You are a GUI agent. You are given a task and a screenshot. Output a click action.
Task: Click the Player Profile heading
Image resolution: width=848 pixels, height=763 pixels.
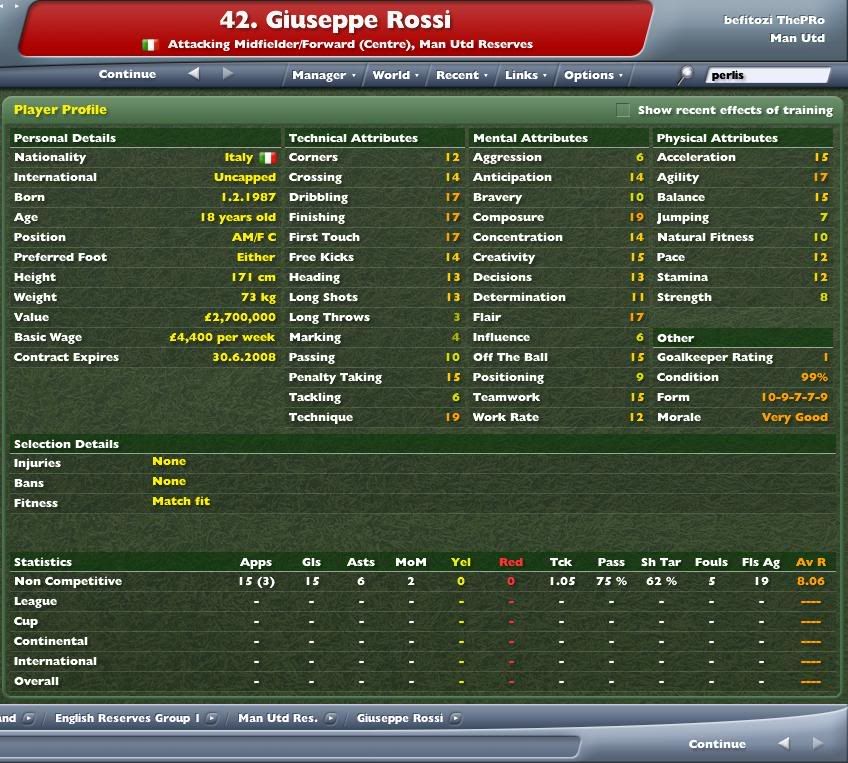coord(60,110)
